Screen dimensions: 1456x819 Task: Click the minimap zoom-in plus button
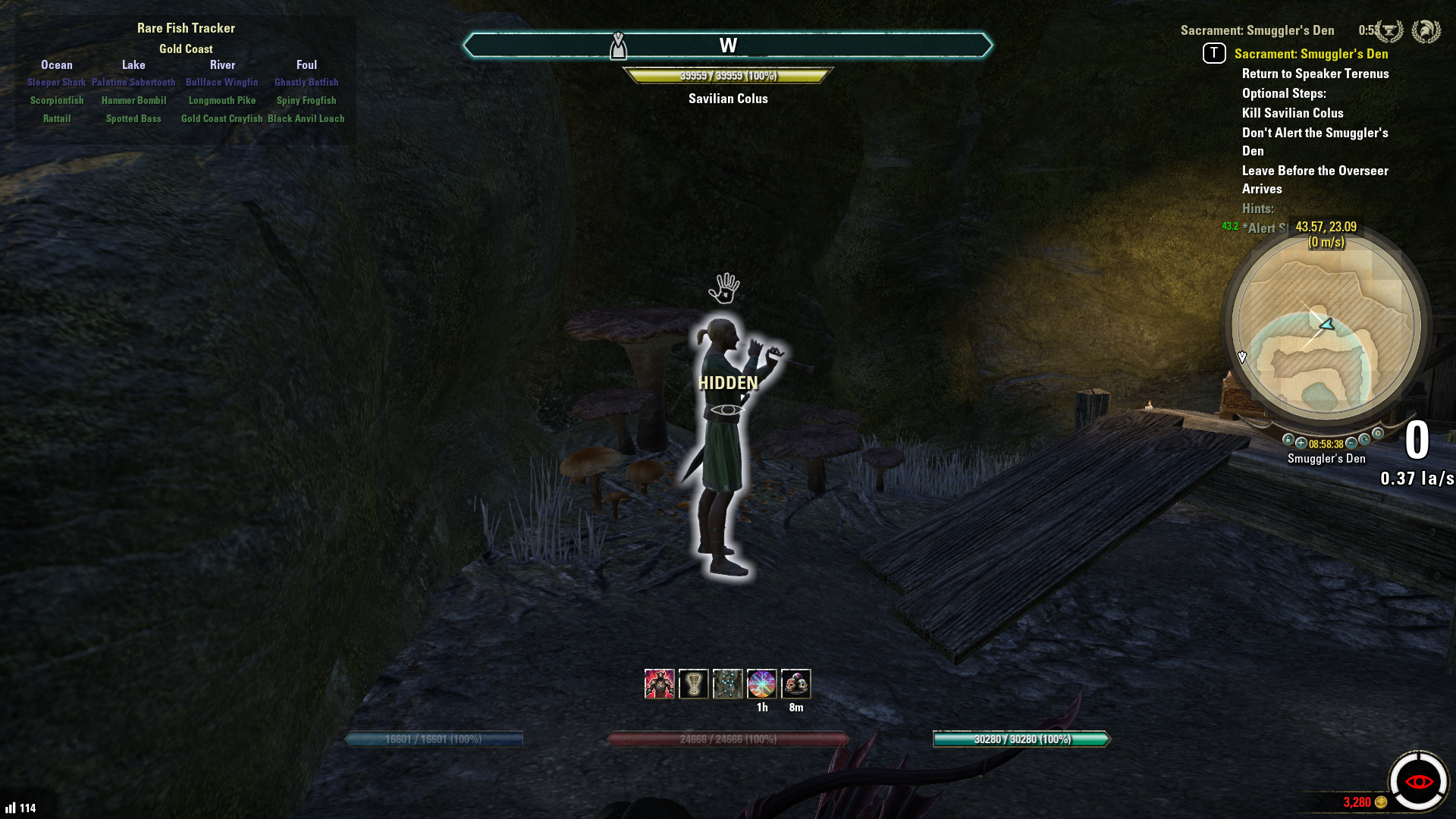pyautogui.click(x=1301, y=443)
